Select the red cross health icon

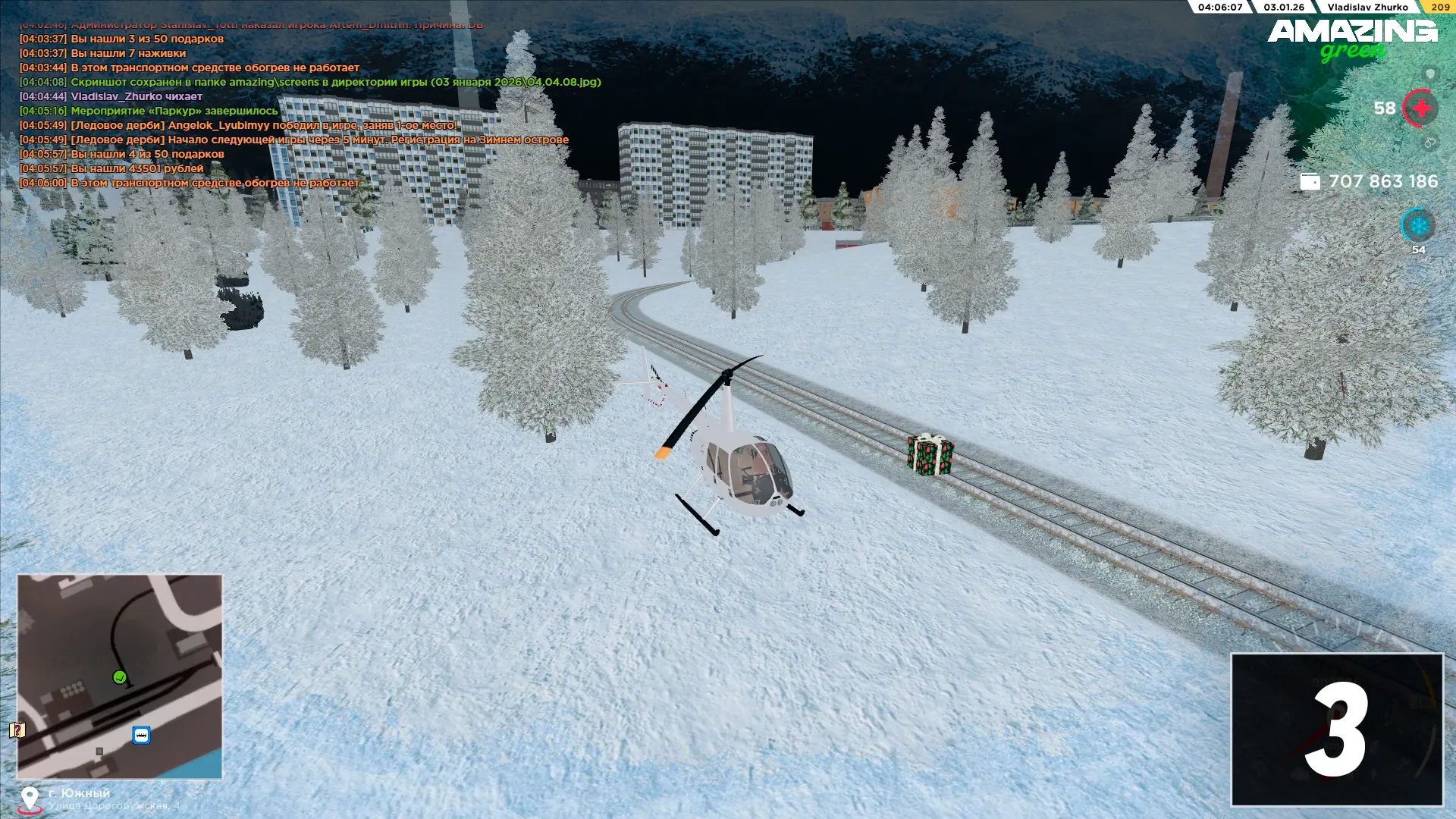coord(1420,108)
